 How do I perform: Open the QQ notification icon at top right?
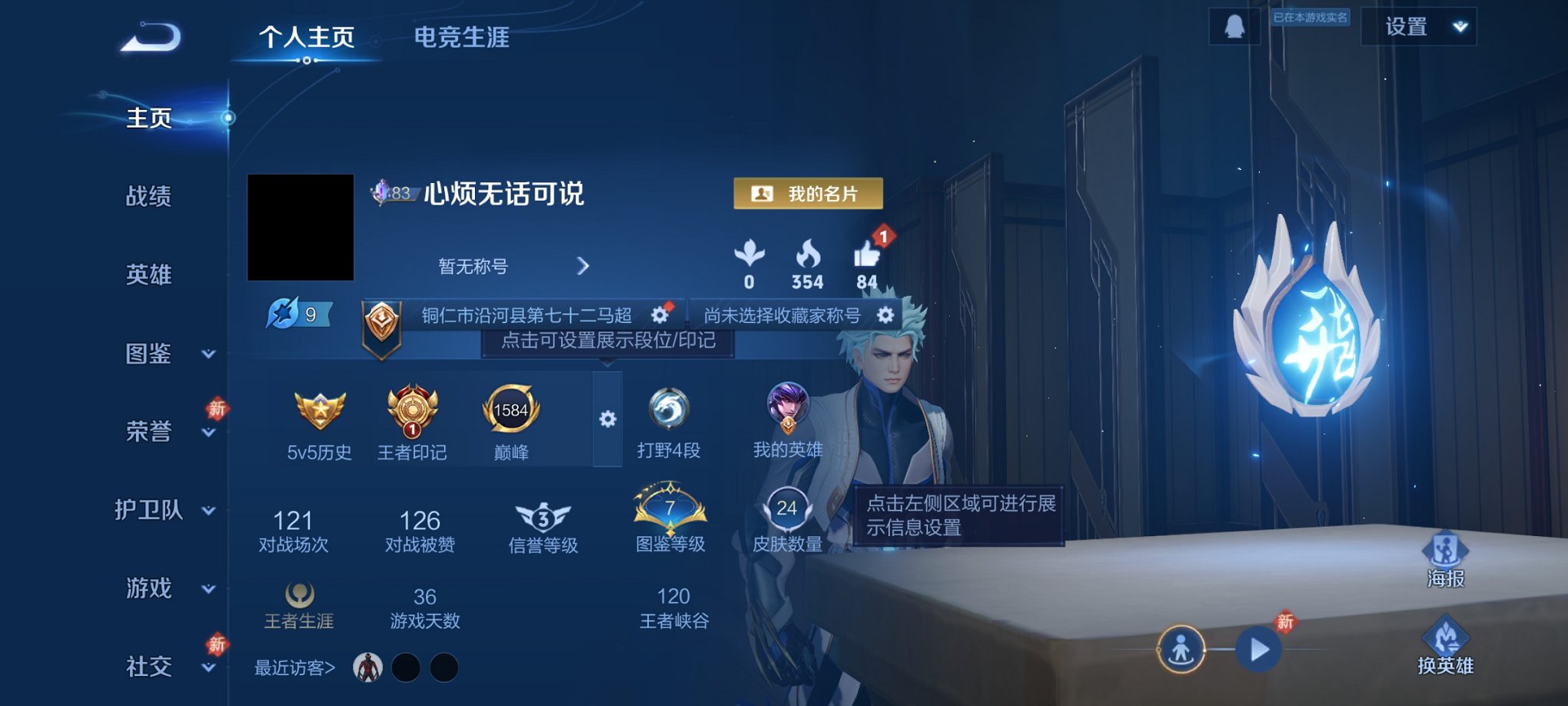tap(1233, 27)
